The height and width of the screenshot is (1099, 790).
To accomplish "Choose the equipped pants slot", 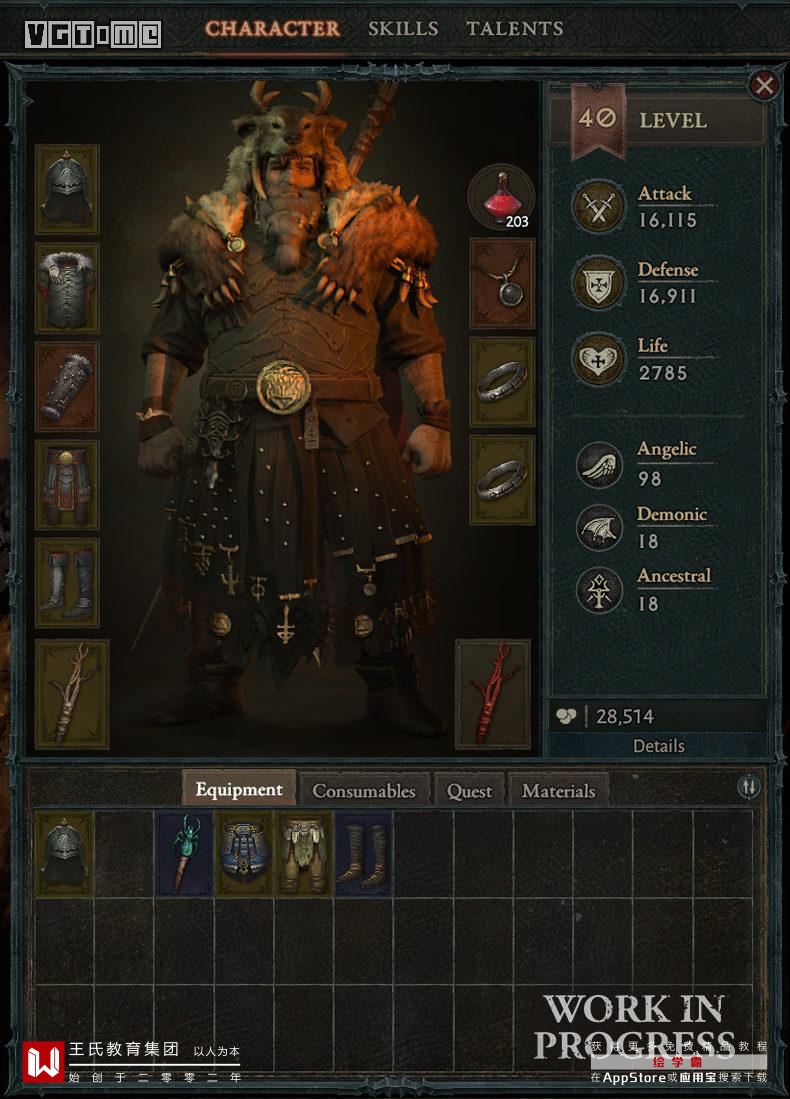I will click(x=67, y=485).
